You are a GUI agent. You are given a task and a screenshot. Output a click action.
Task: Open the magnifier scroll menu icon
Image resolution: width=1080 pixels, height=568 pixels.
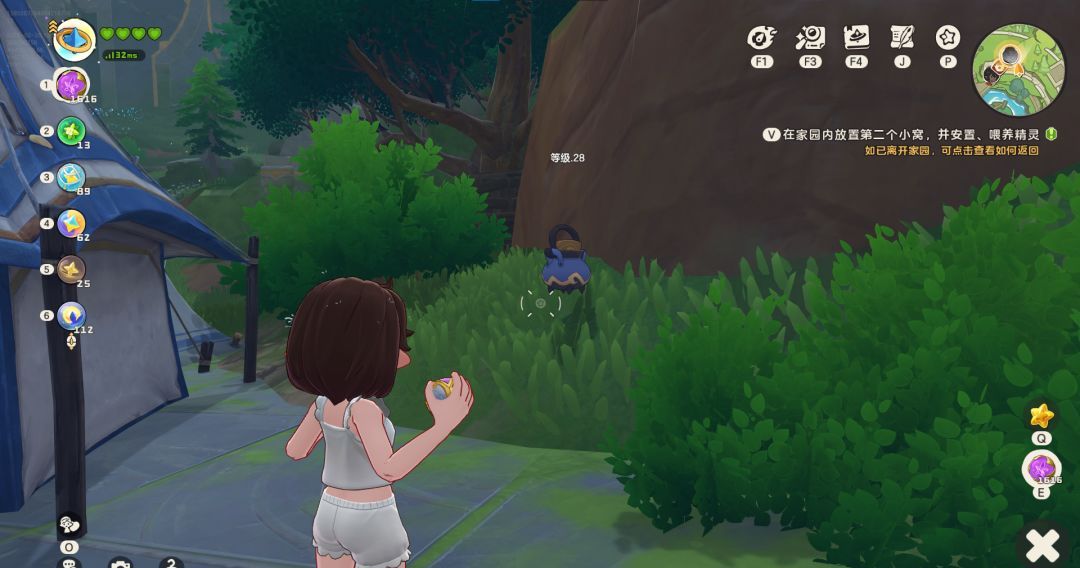click(x=810, y=38)
